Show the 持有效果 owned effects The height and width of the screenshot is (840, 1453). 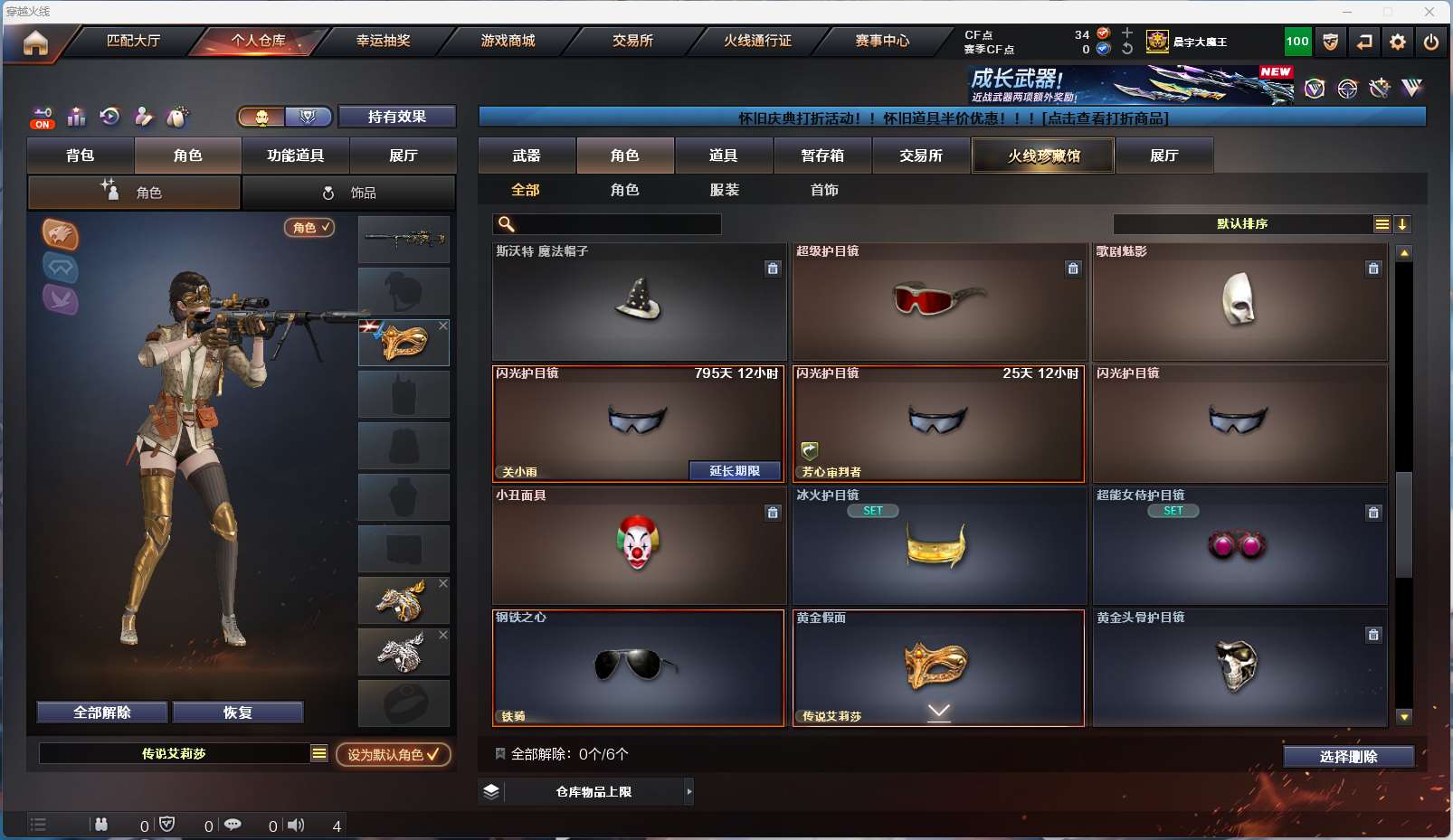pos(396,117)
